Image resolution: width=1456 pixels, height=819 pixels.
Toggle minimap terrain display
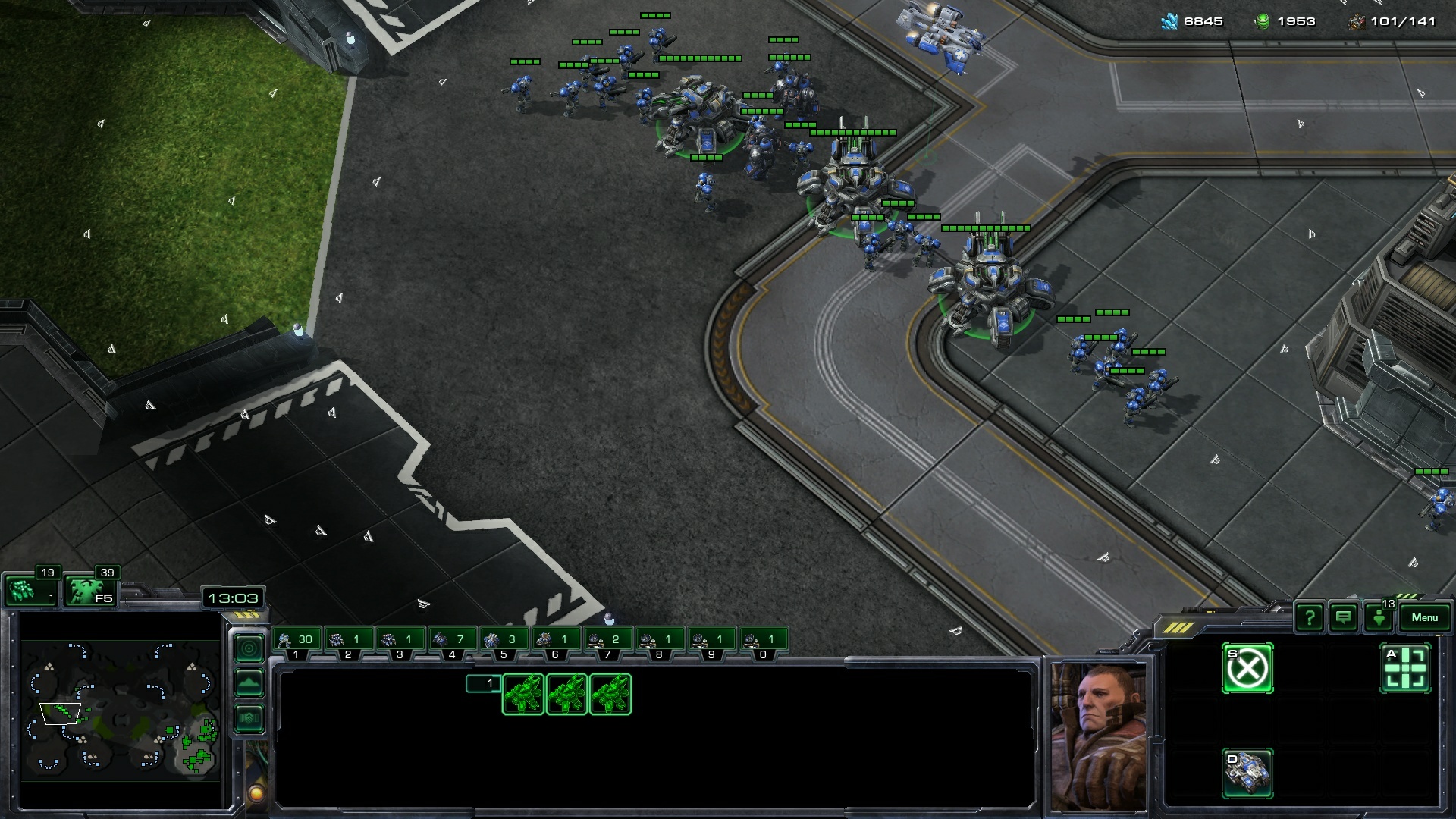249,683
